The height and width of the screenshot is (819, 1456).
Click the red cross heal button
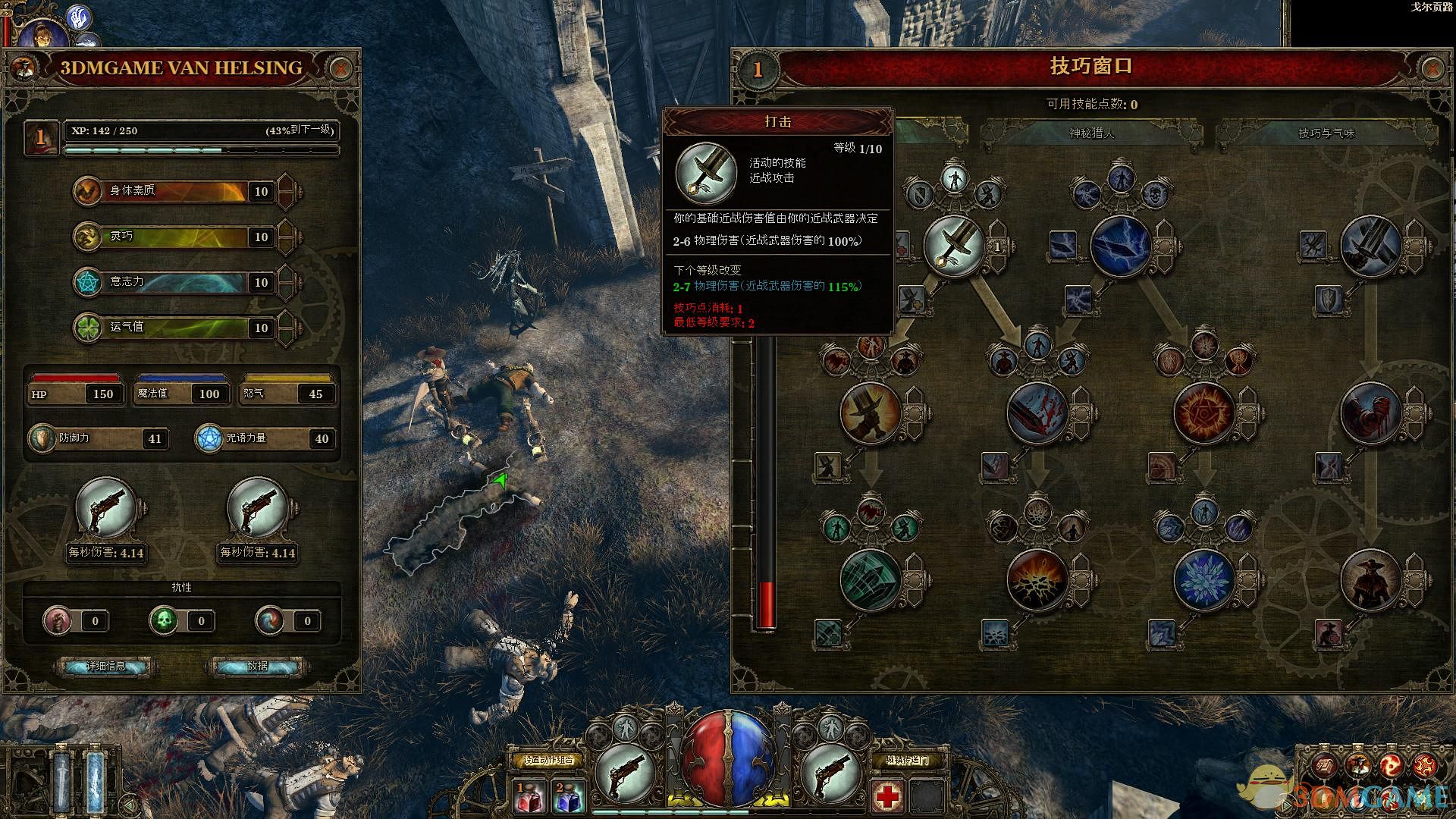[887, 796]
